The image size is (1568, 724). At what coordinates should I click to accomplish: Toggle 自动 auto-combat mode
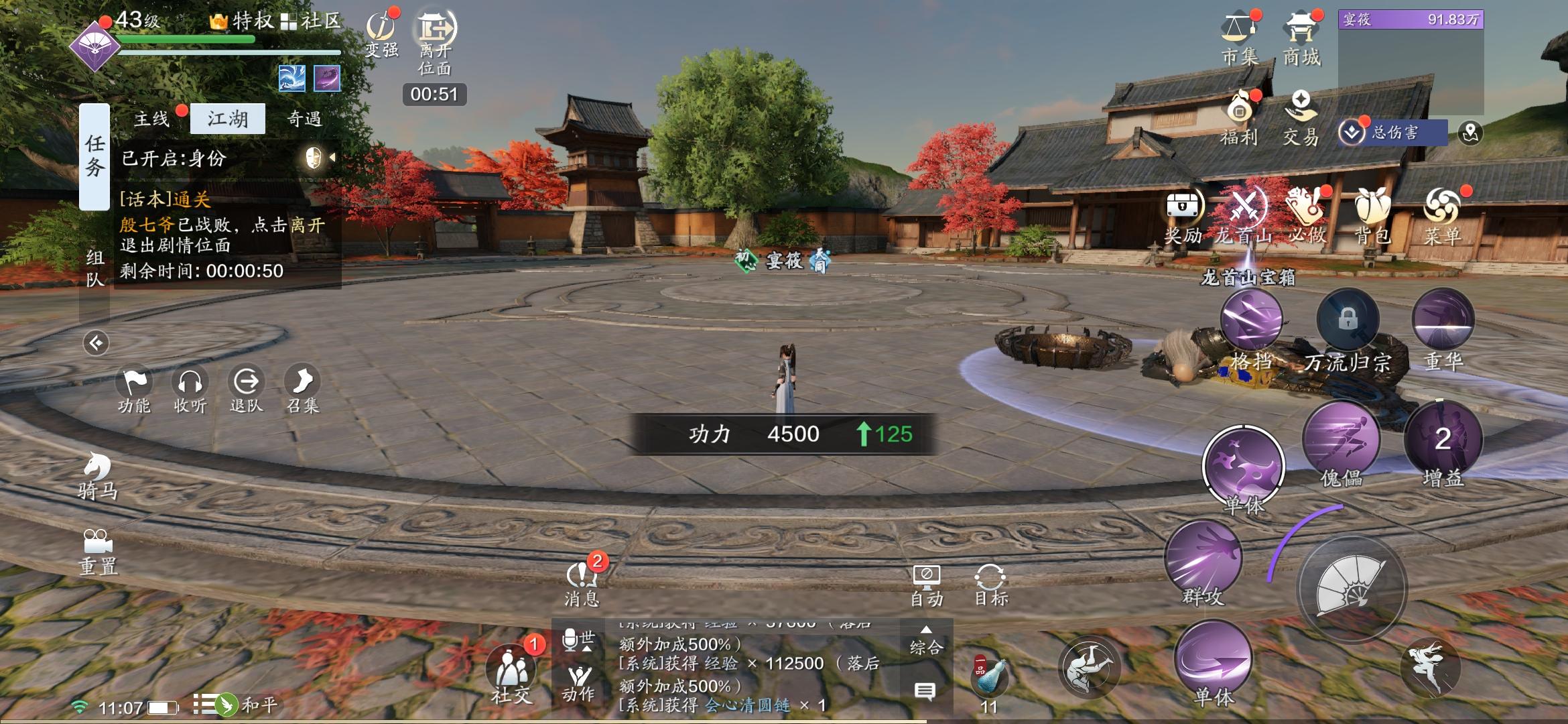(x=927, y=585)
